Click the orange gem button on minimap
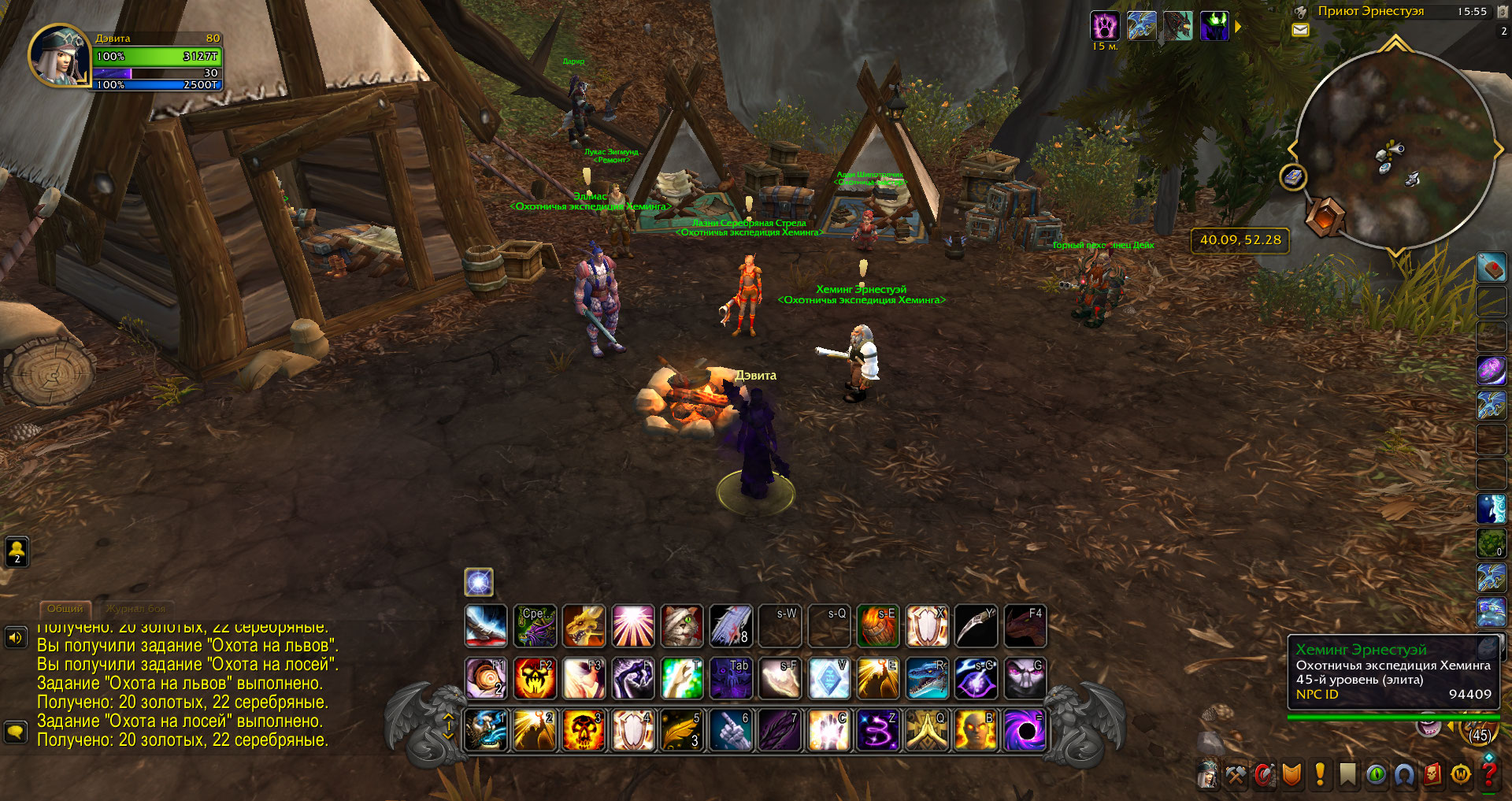This screenshot has height=801, width=1512. click(1325, 216)
